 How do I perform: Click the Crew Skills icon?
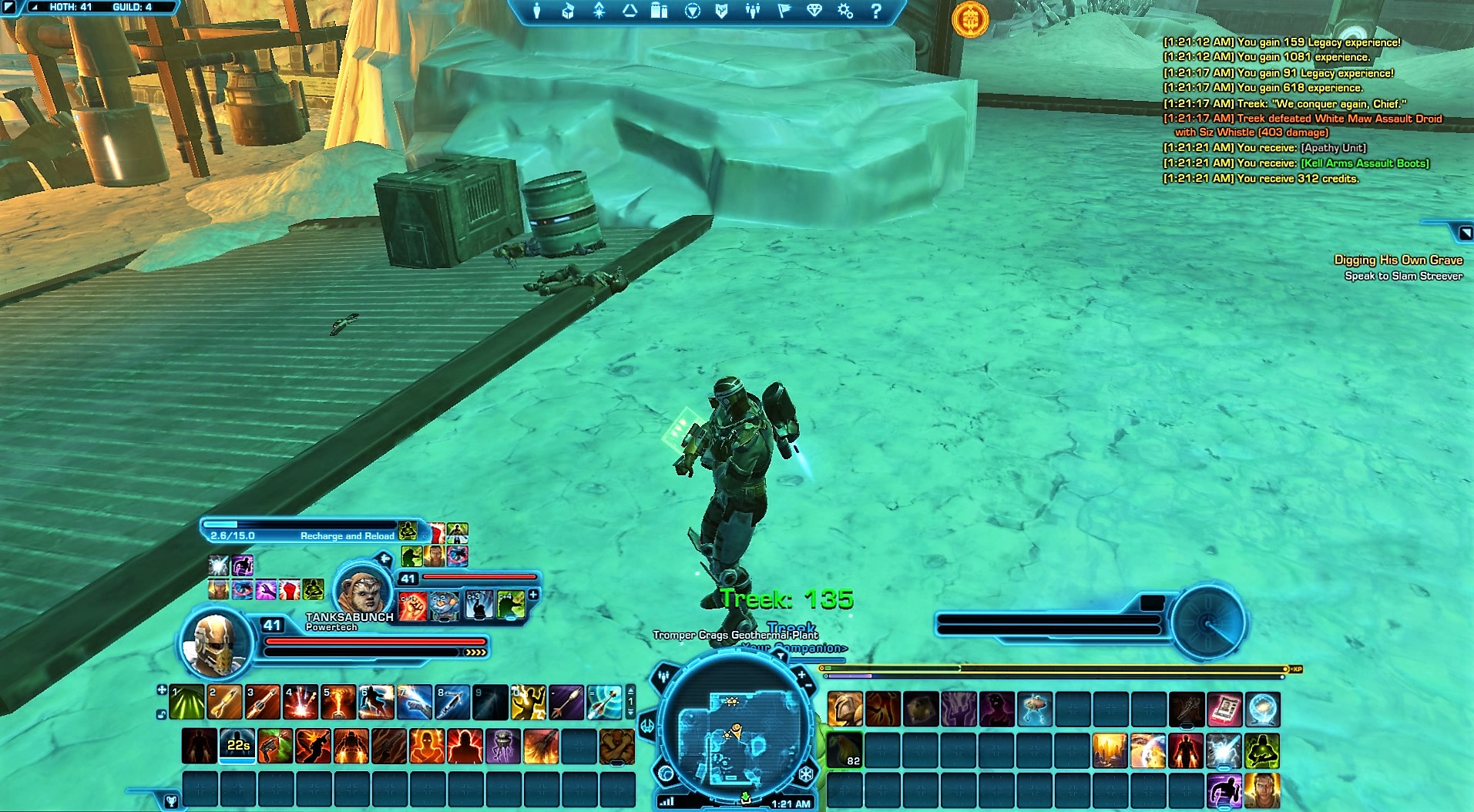pos(629,12)
